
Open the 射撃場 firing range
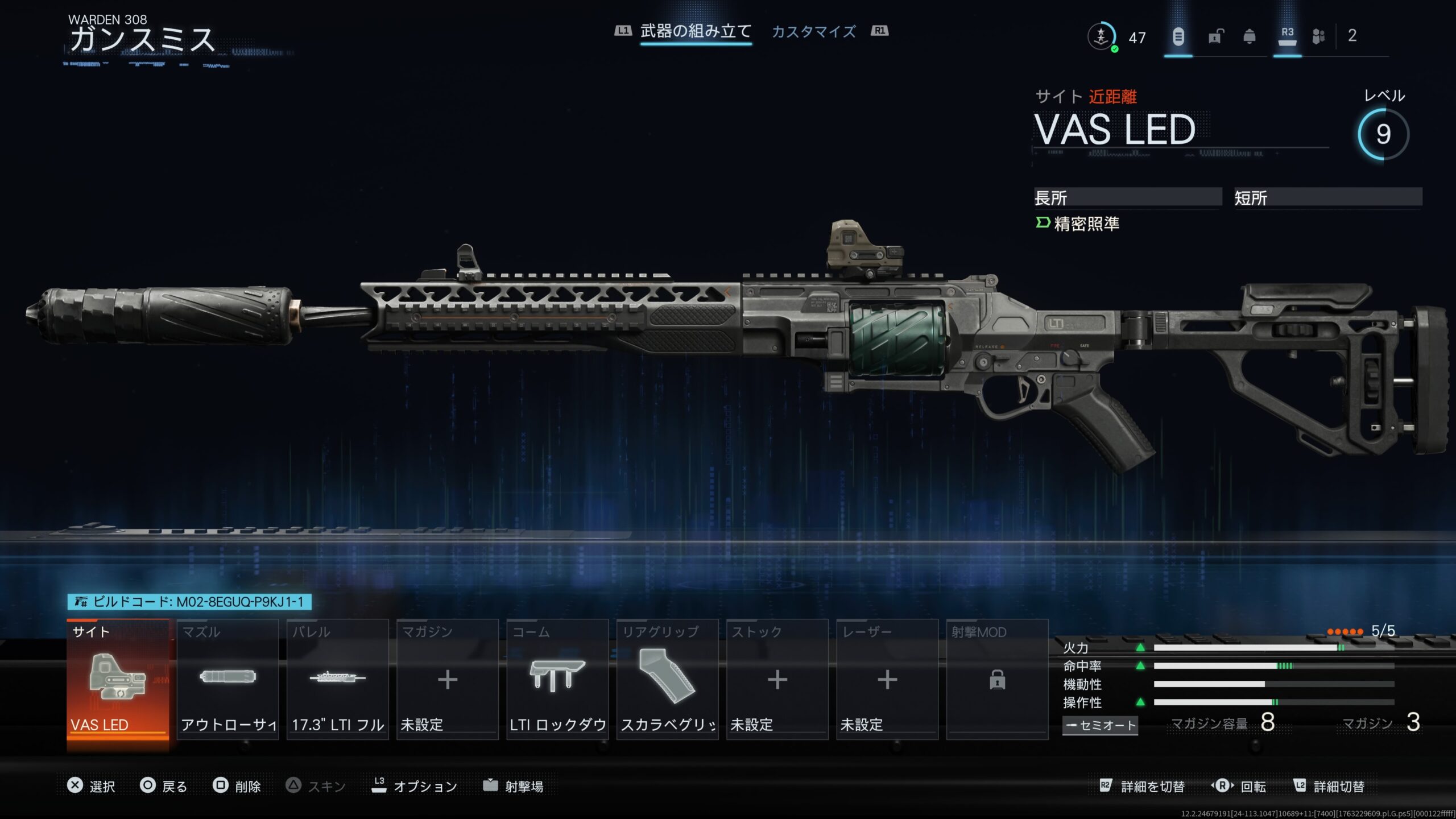514,786
